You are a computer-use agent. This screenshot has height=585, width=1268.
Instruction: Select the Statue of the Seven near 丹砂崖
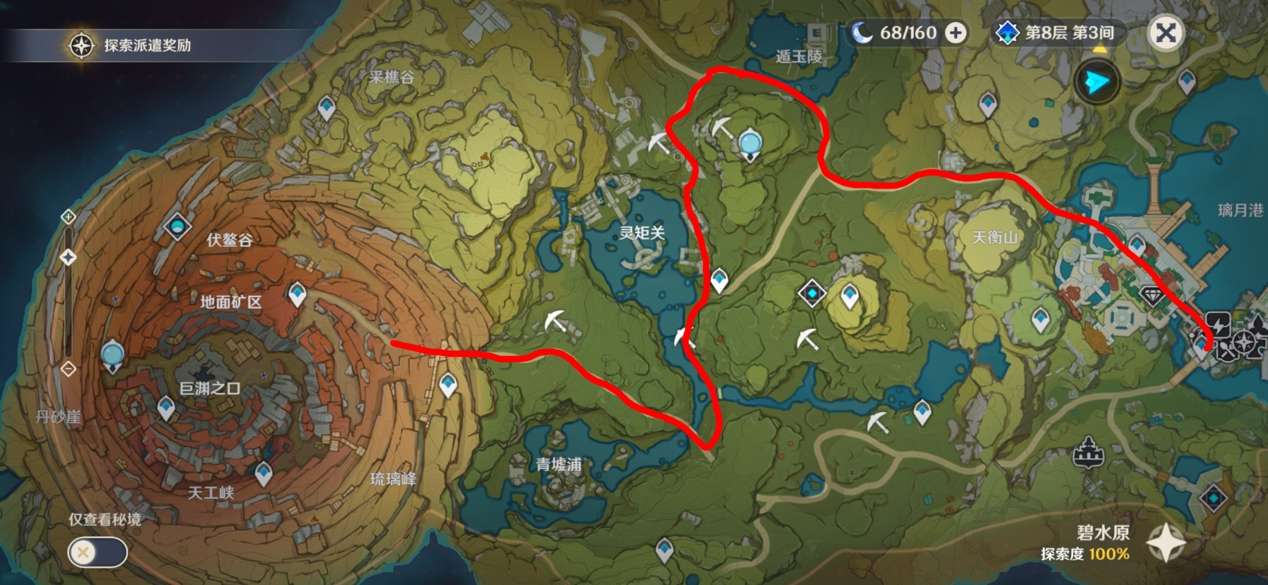113,355
